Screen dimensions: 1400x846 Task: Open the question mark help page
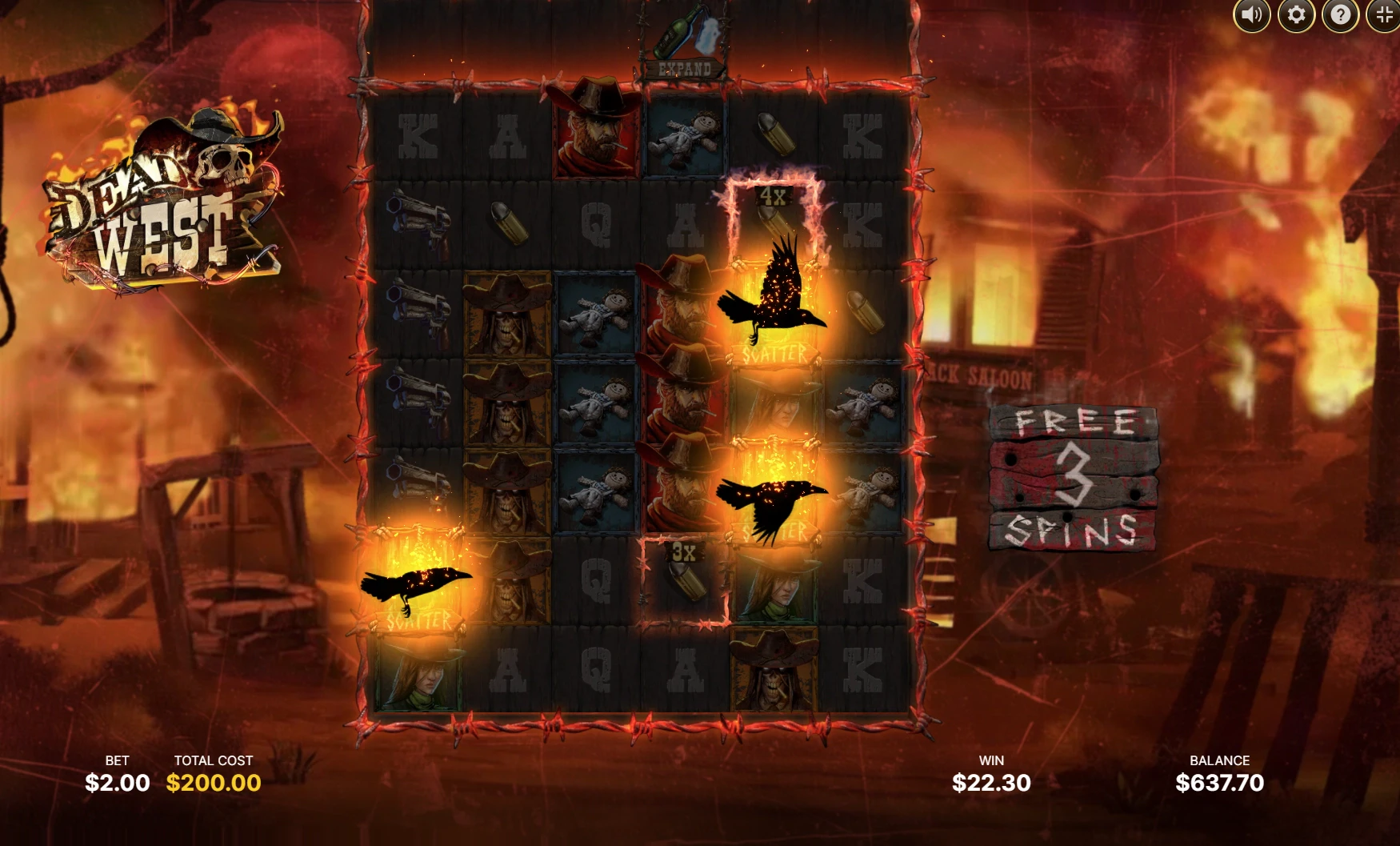(x=1340, y=14)
